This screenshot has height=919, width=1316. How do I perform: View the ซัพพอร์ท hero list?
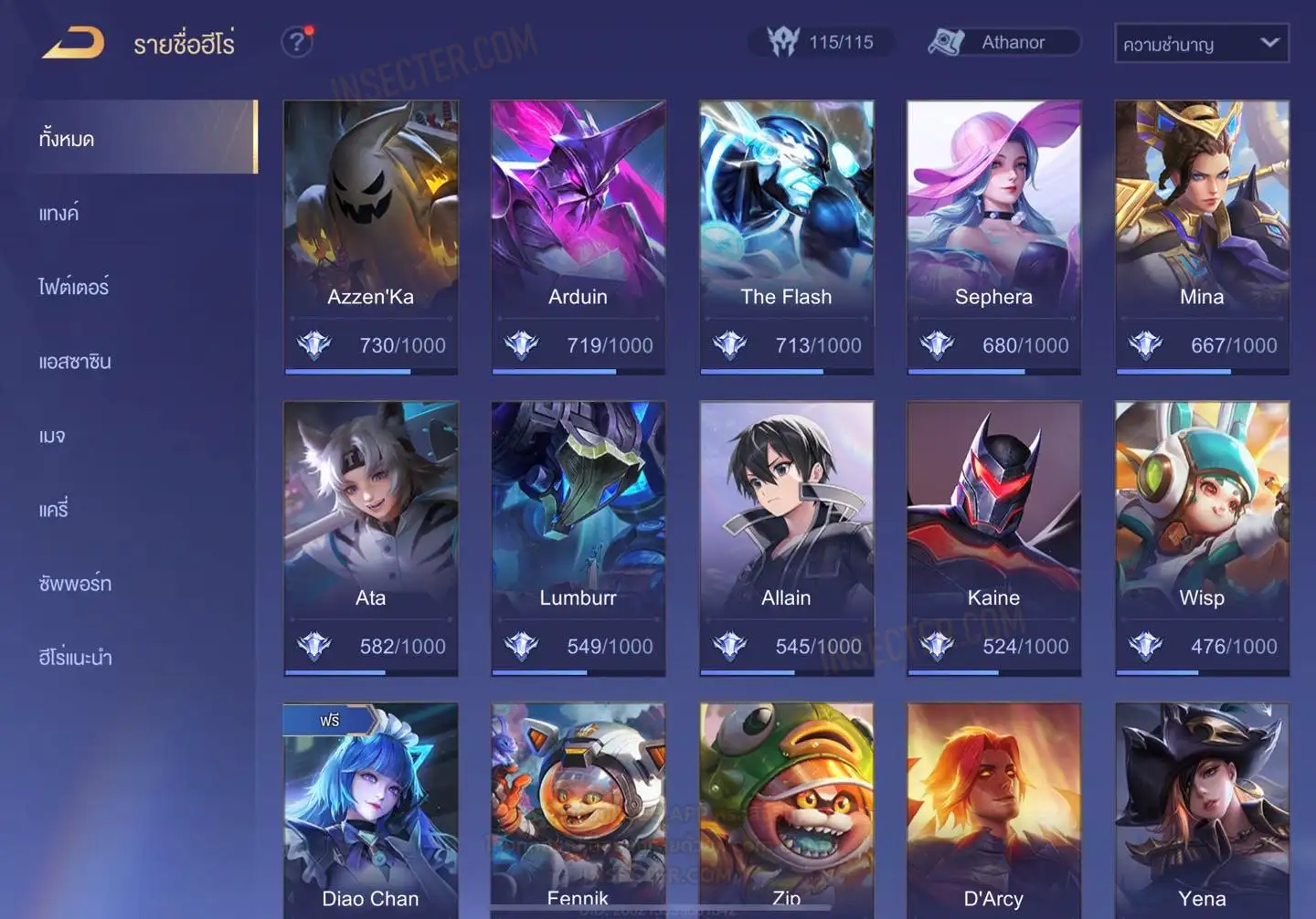coord(75,584)
